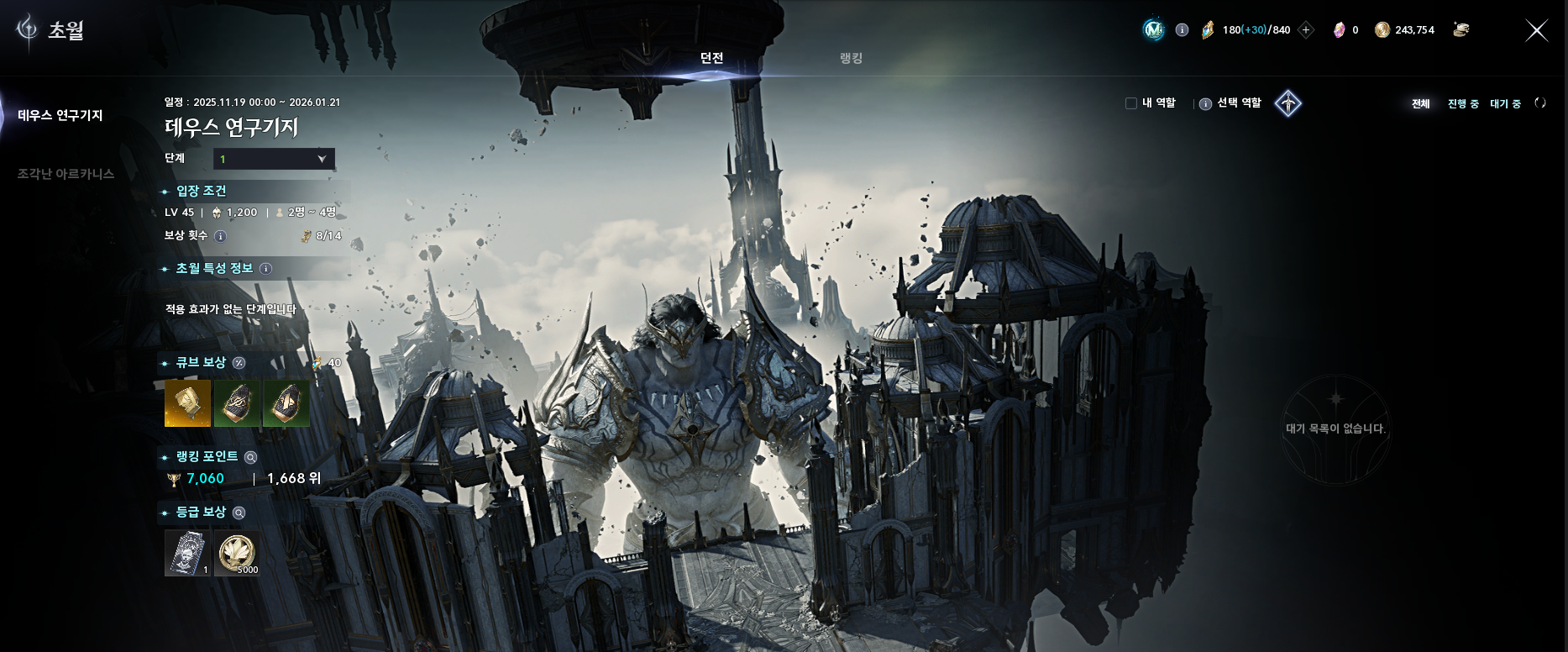Show the 전체 party list filter
This screenshot has width=1568, height=652.
[1420, 103]
